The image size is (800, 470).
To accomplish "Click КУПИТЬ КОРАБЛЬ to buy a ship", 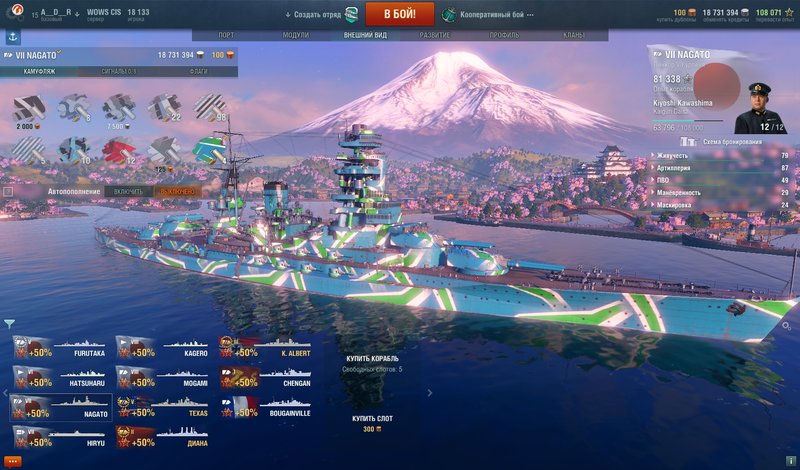I will pyautogui.click(x=371, y=358).
